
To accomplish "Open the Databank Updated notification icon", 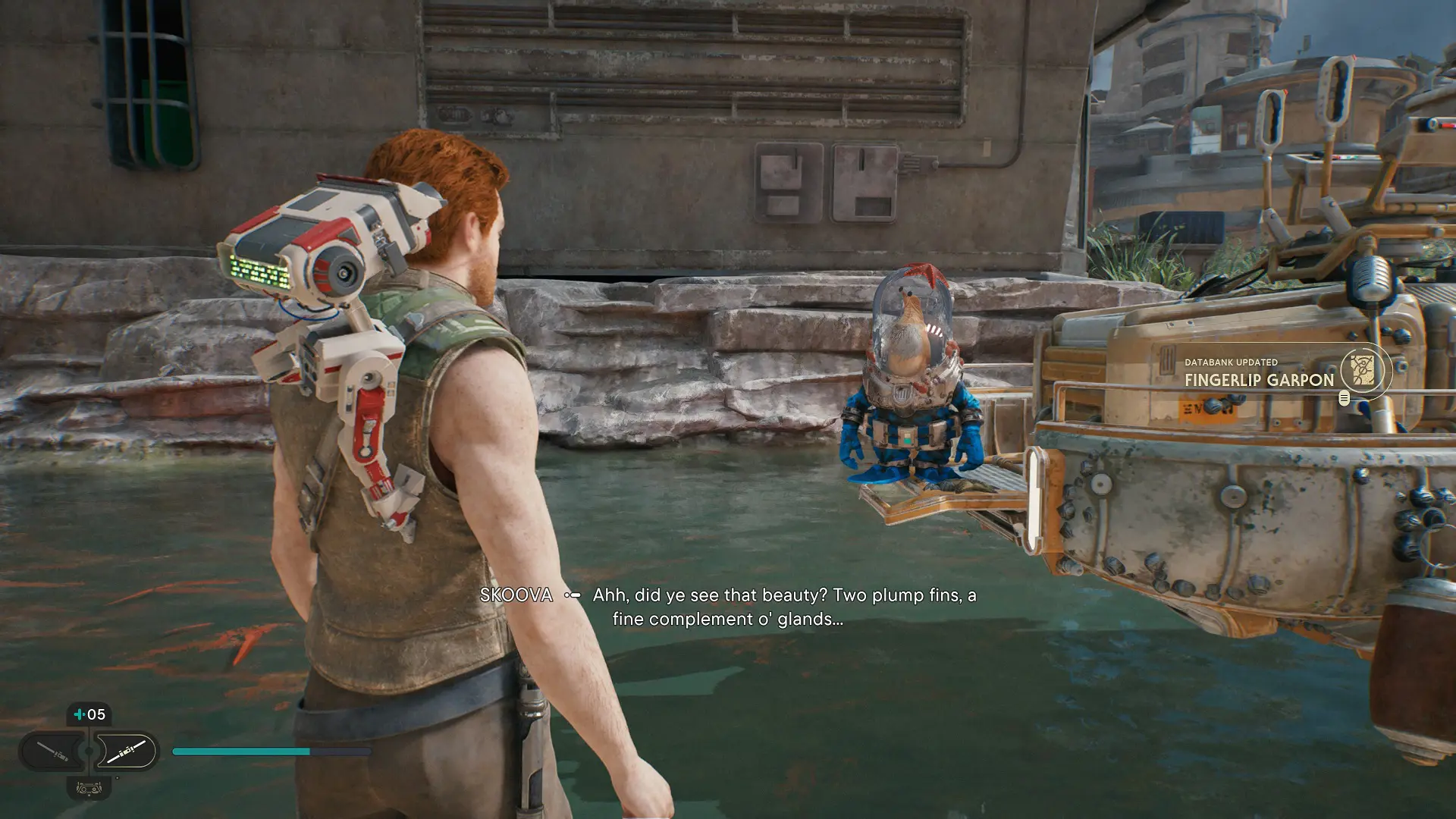I will tap(1362, 371).
